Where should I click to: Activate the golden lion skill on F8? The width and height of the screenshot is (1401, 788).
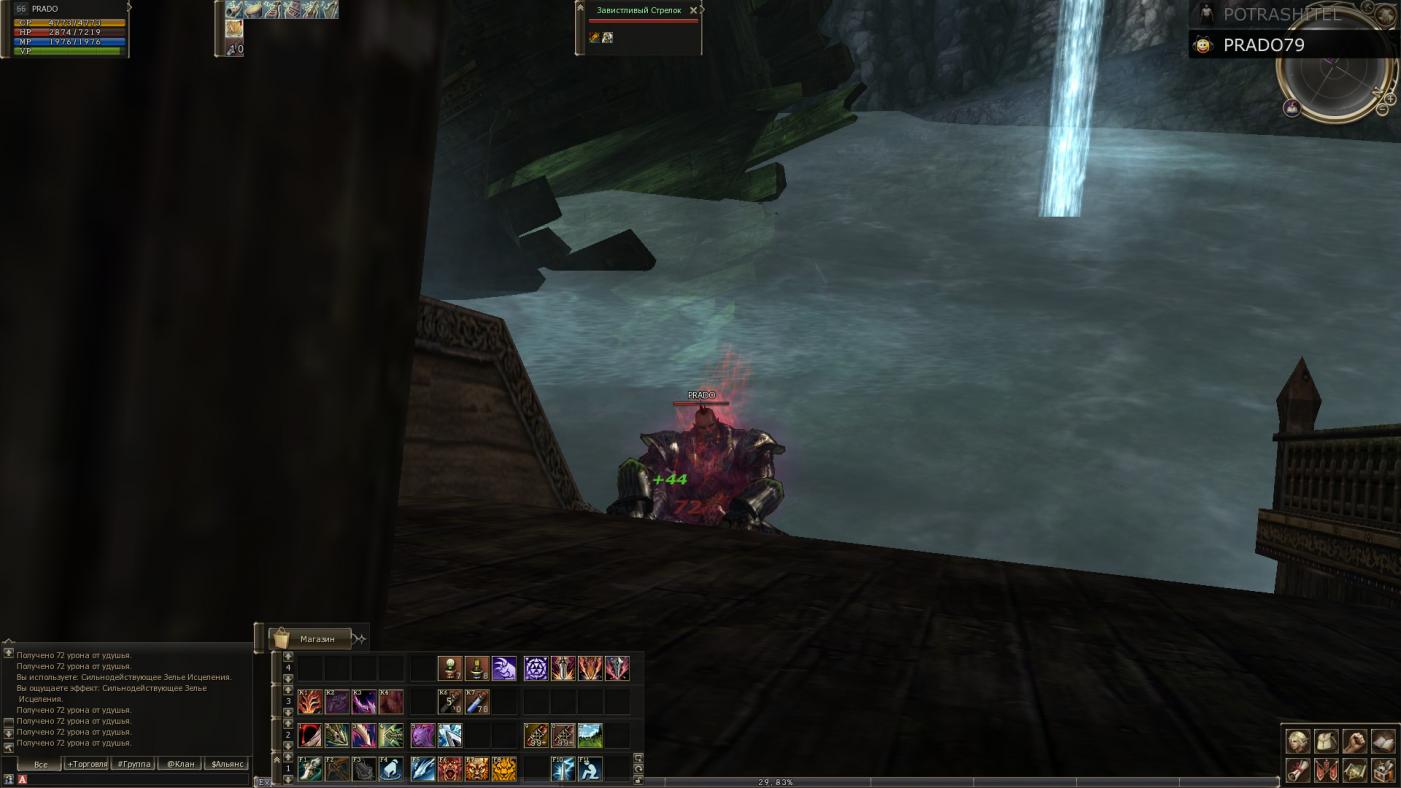[504, 769]
